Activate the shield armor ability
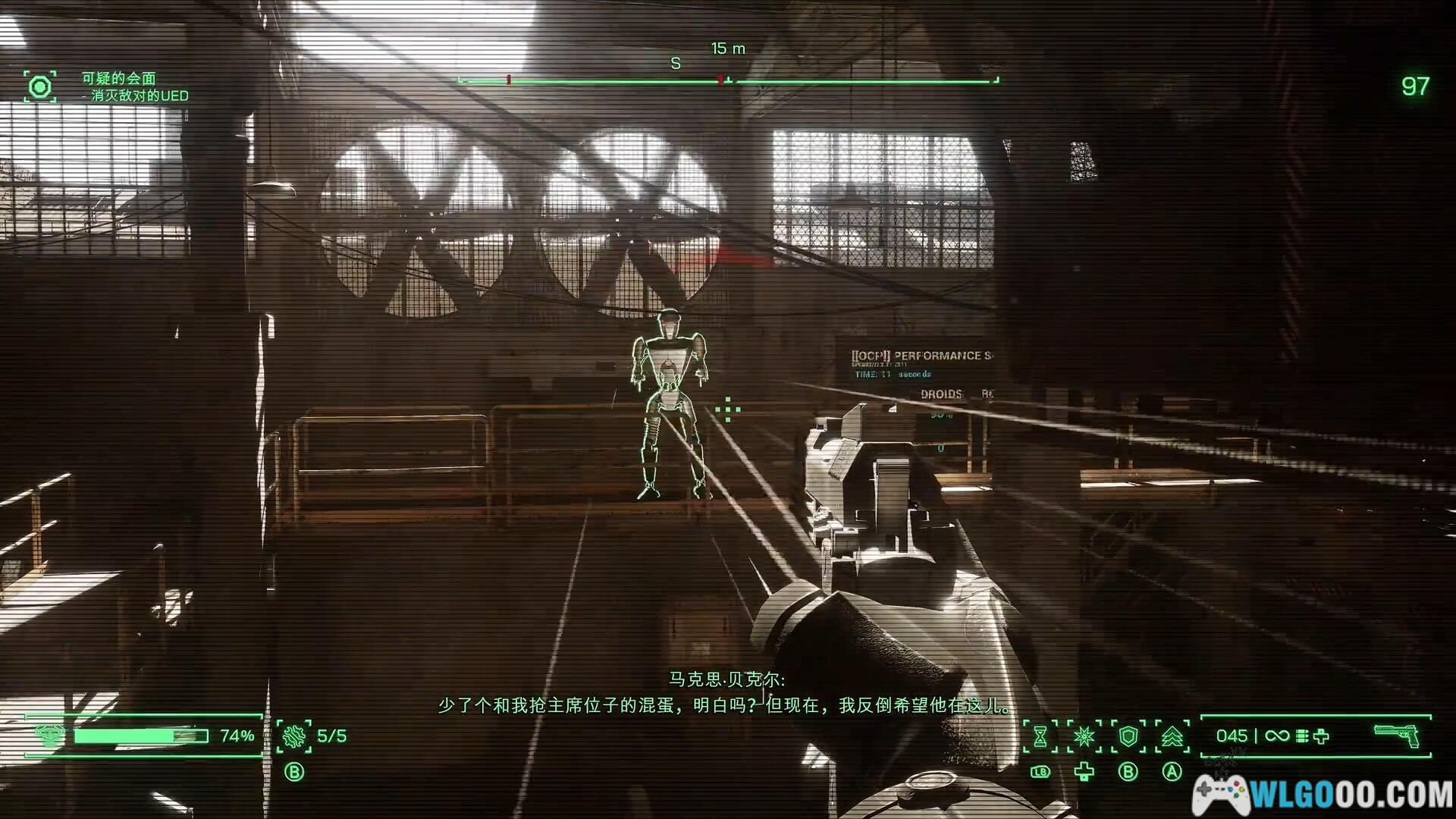This screenshot has width=1456, height=819. coord(1128,736)
